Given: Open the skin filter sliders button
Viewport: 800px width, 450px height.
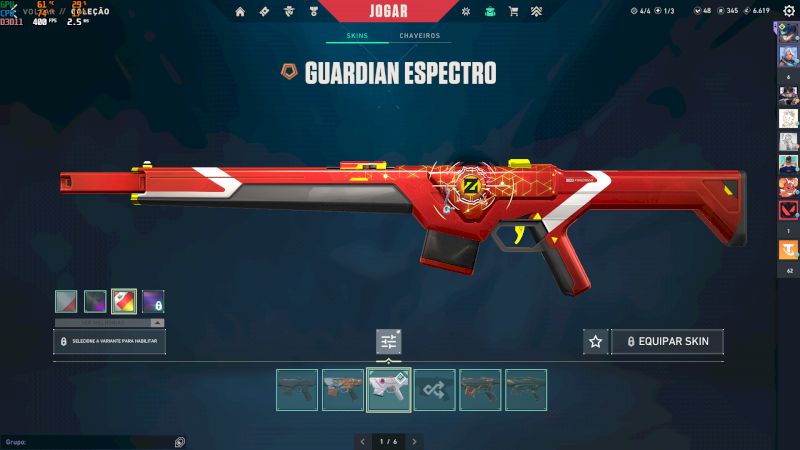Looking at the screenshot, I should click(x=389, y=342).
